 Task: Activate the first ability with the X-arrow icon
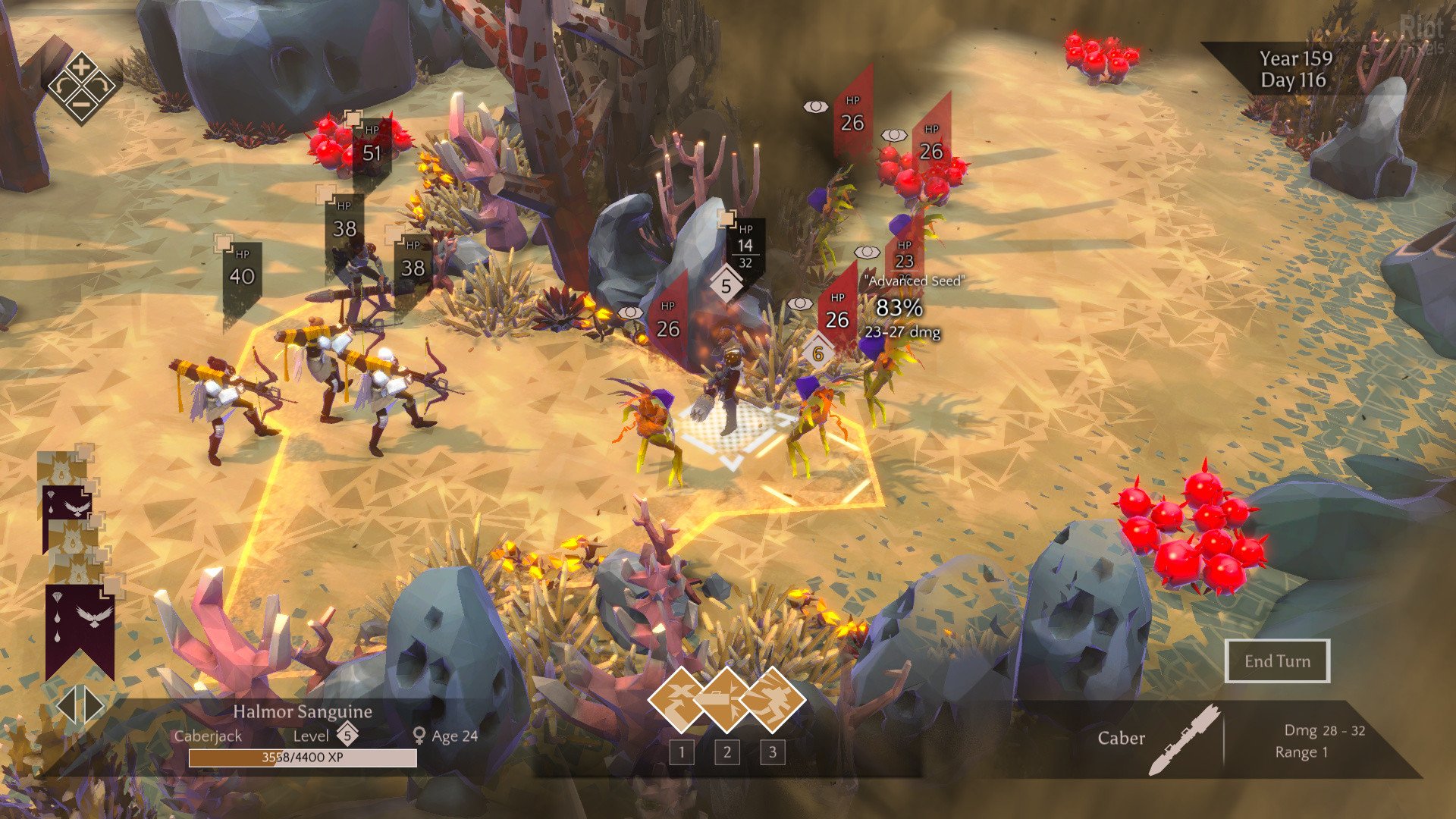(681, 700)
